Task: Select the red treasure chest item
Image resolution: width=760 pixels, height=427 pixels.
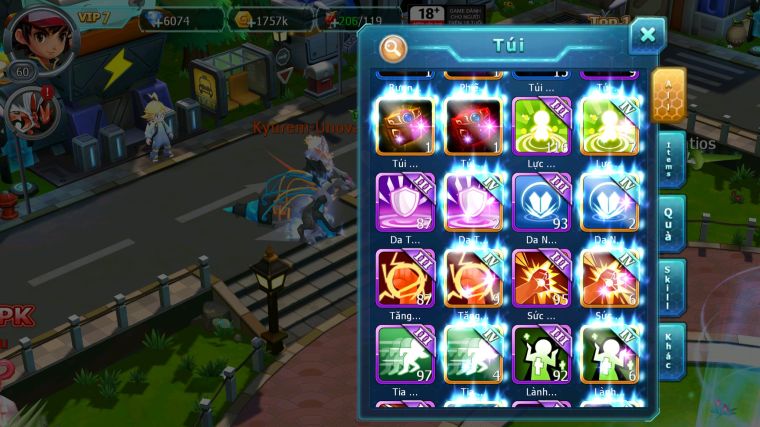Action: click(473, 126)
